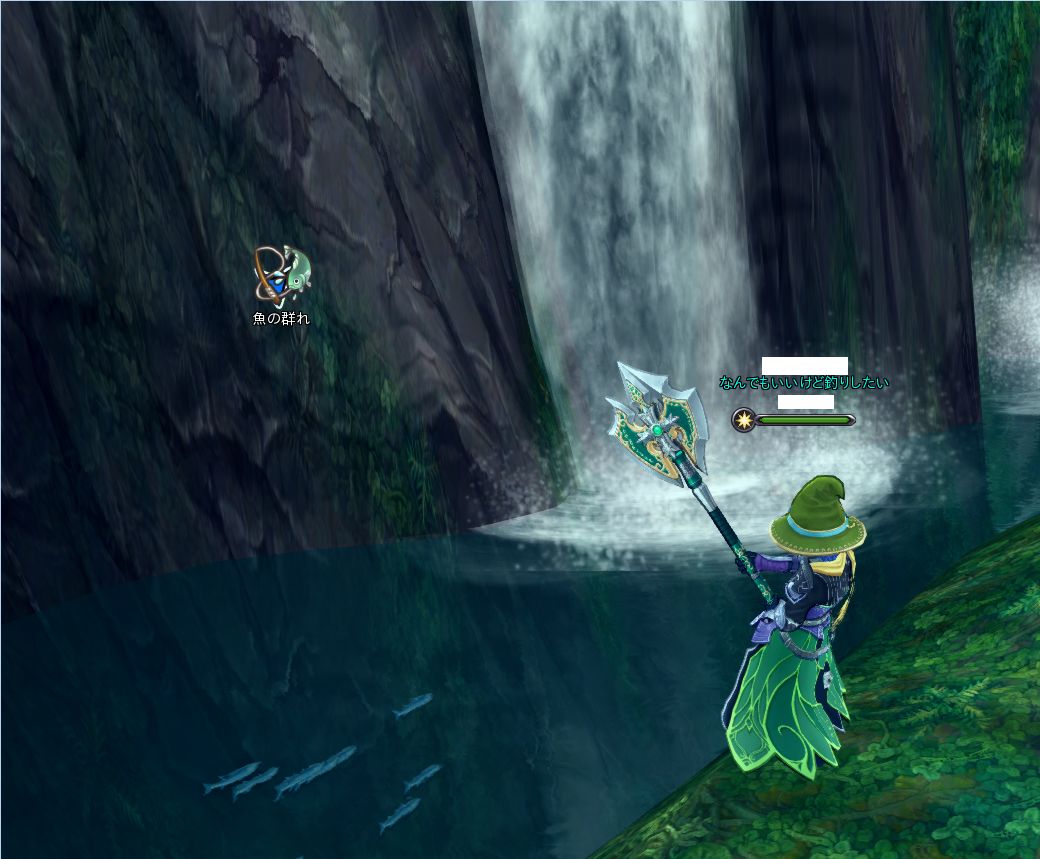This screenshot has height=859, width=1040.
Task: Select the 魚の群れ fishing spot icon
Action: click(281, 276)
